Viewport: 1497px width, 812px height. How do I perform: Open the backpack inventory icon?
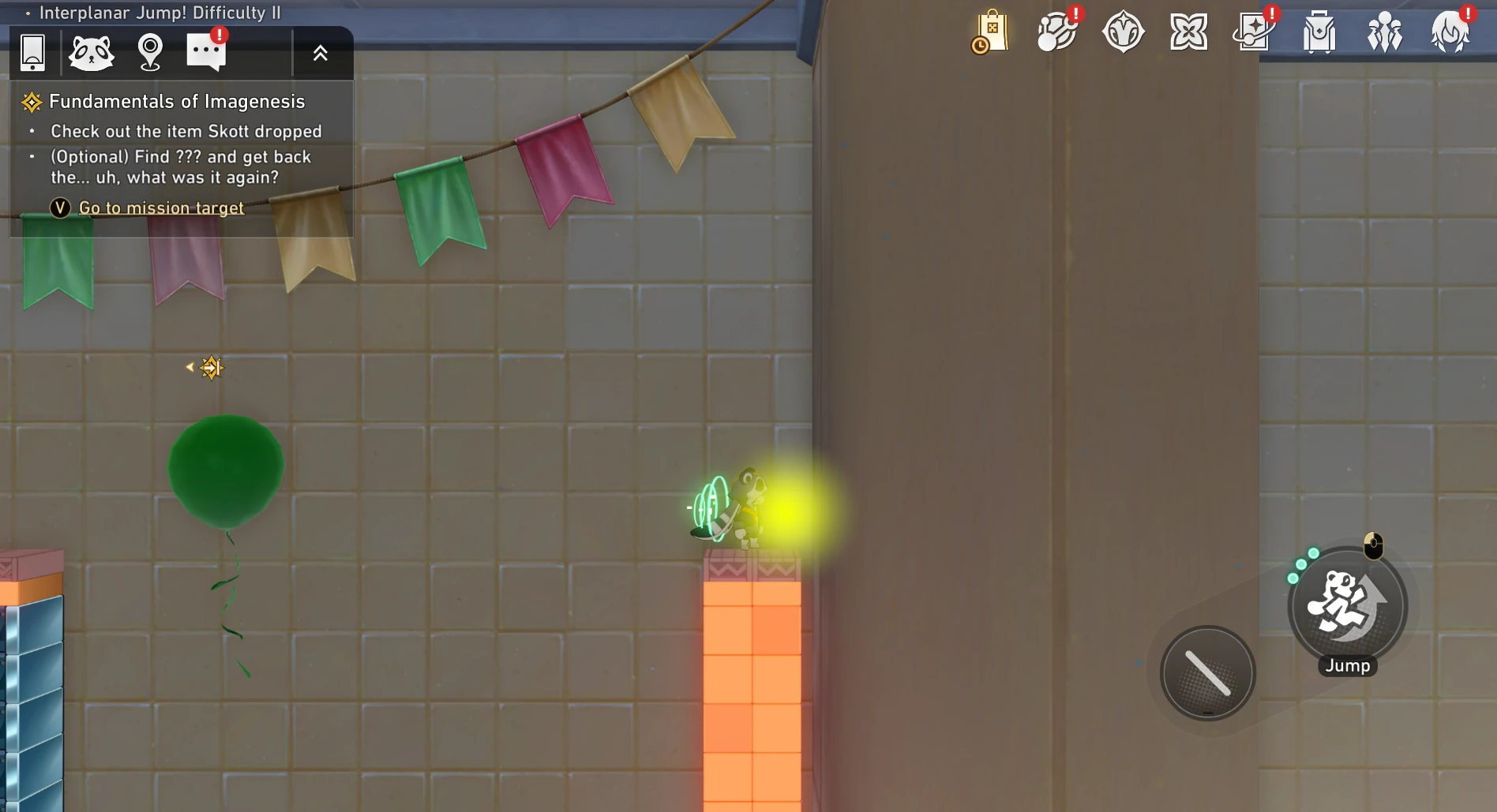pyautogui.click(x=1319, y=32)
